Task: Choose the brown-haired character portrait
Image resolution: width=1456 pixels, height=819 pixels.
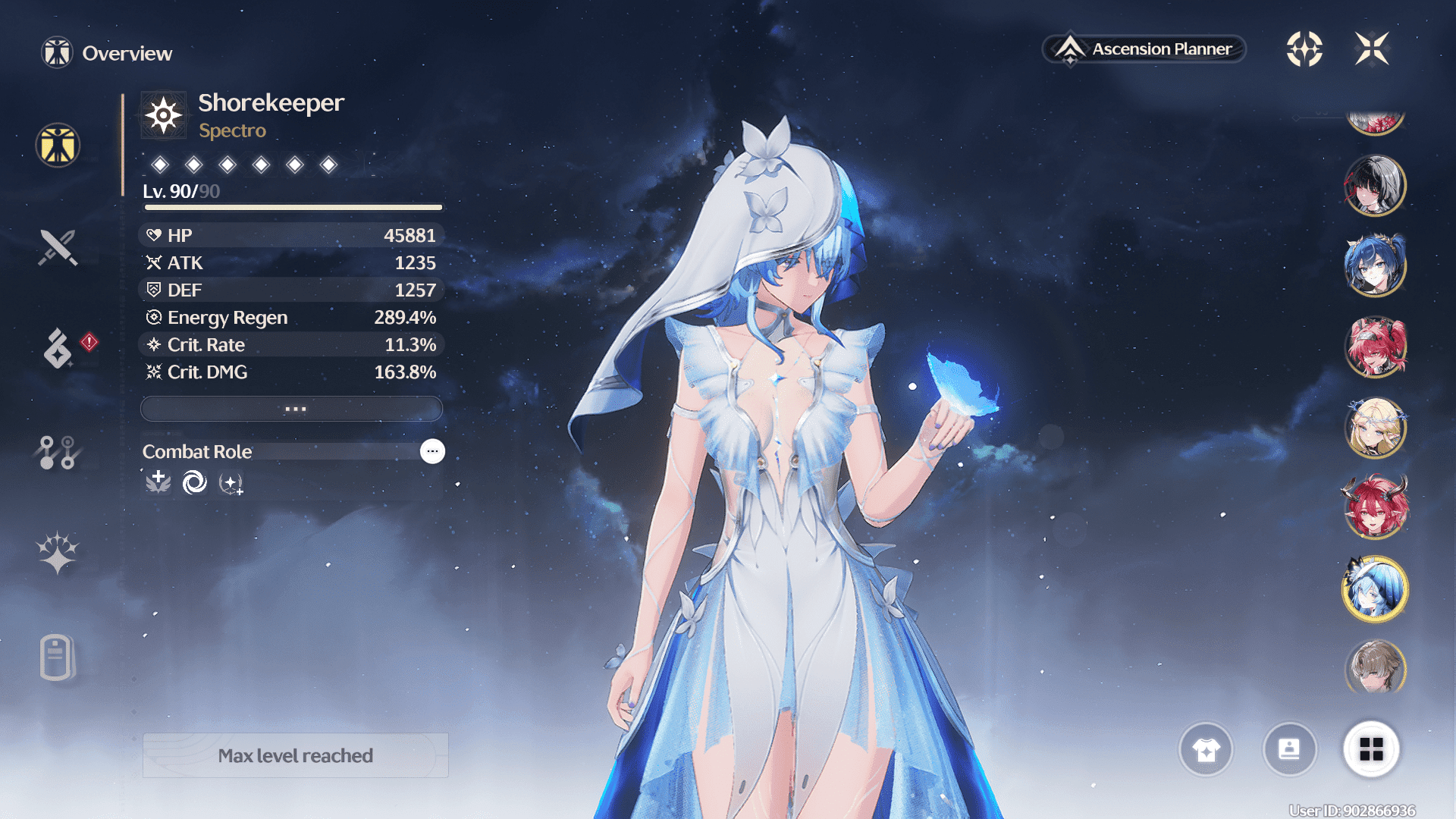Action: [x=1375, y=667]
